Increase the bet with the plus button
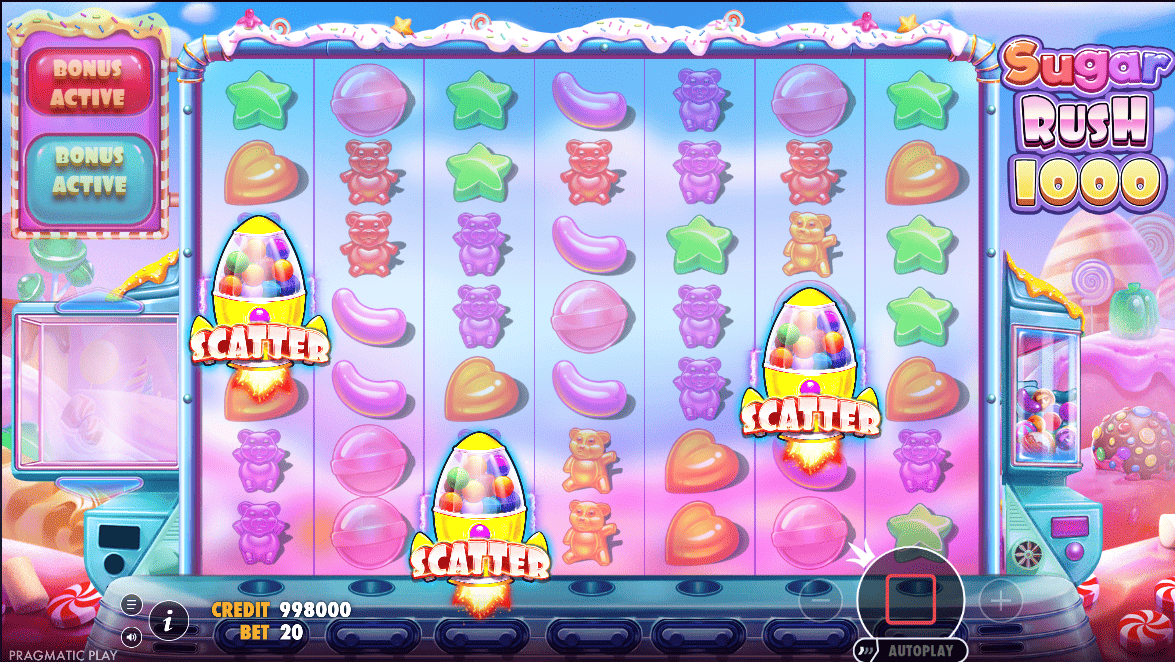Image resolution: width=1175 pixels, height=662 pixels. (x=999, y=601)
